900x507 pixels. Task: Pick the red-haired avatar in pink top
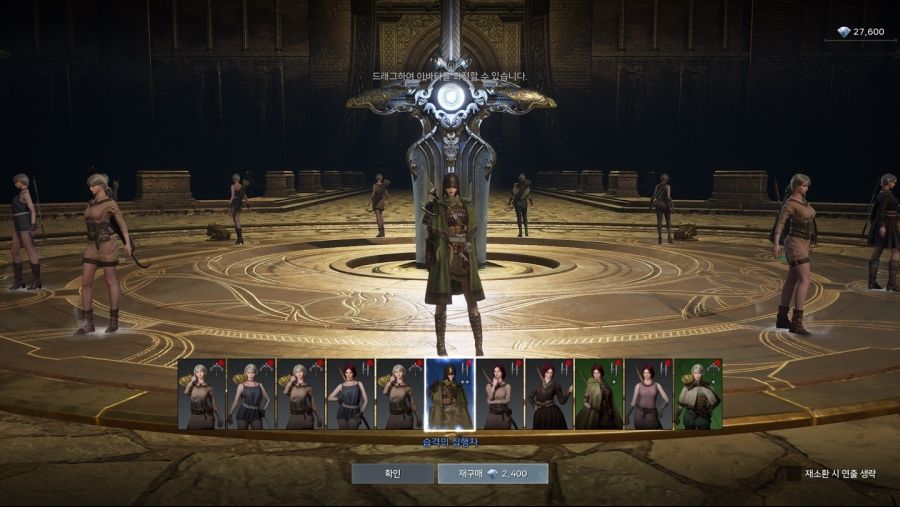[648, 394]
